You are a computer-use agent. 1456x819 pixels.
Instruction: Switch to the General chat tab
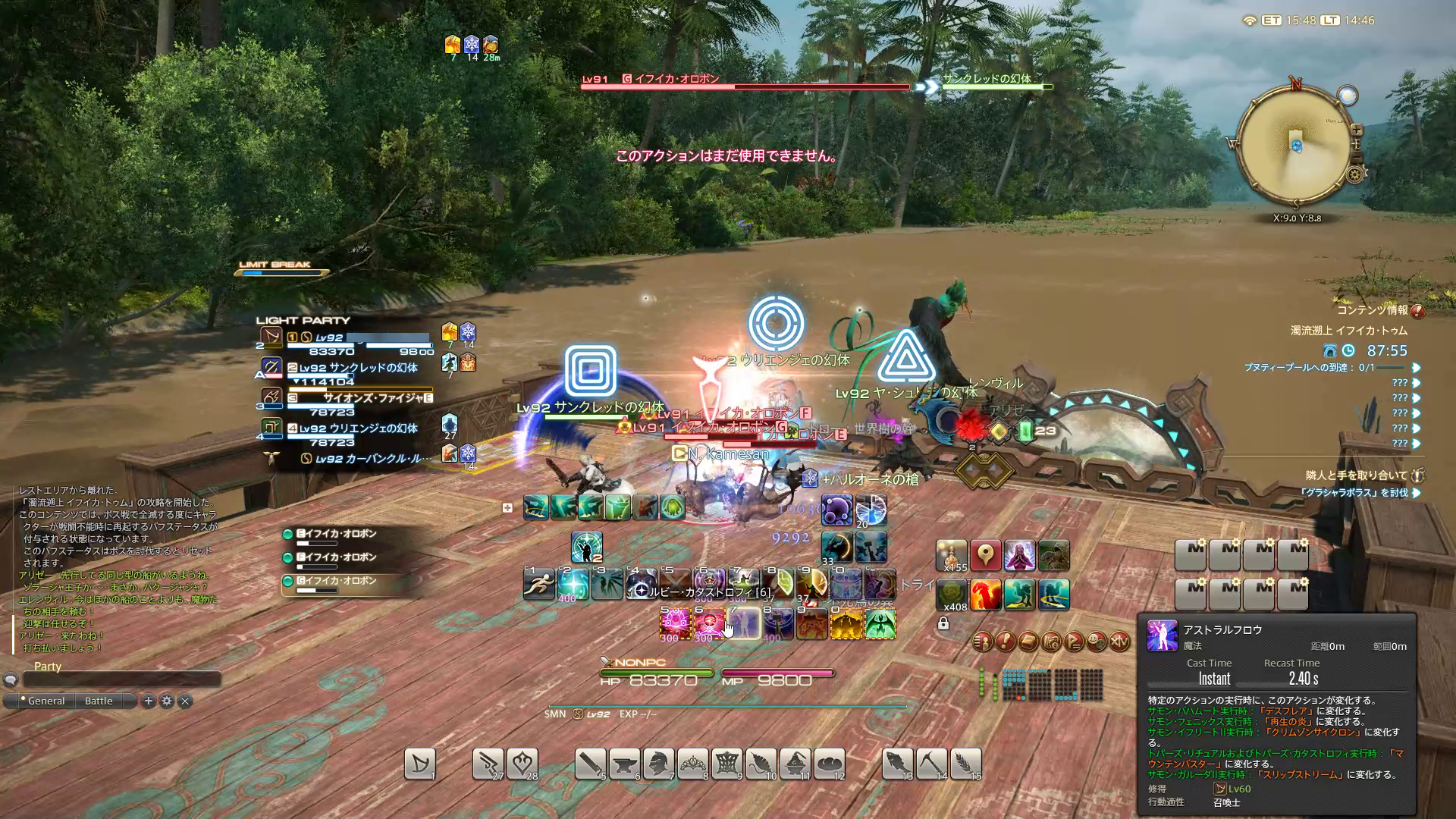[x=45, y=701]
